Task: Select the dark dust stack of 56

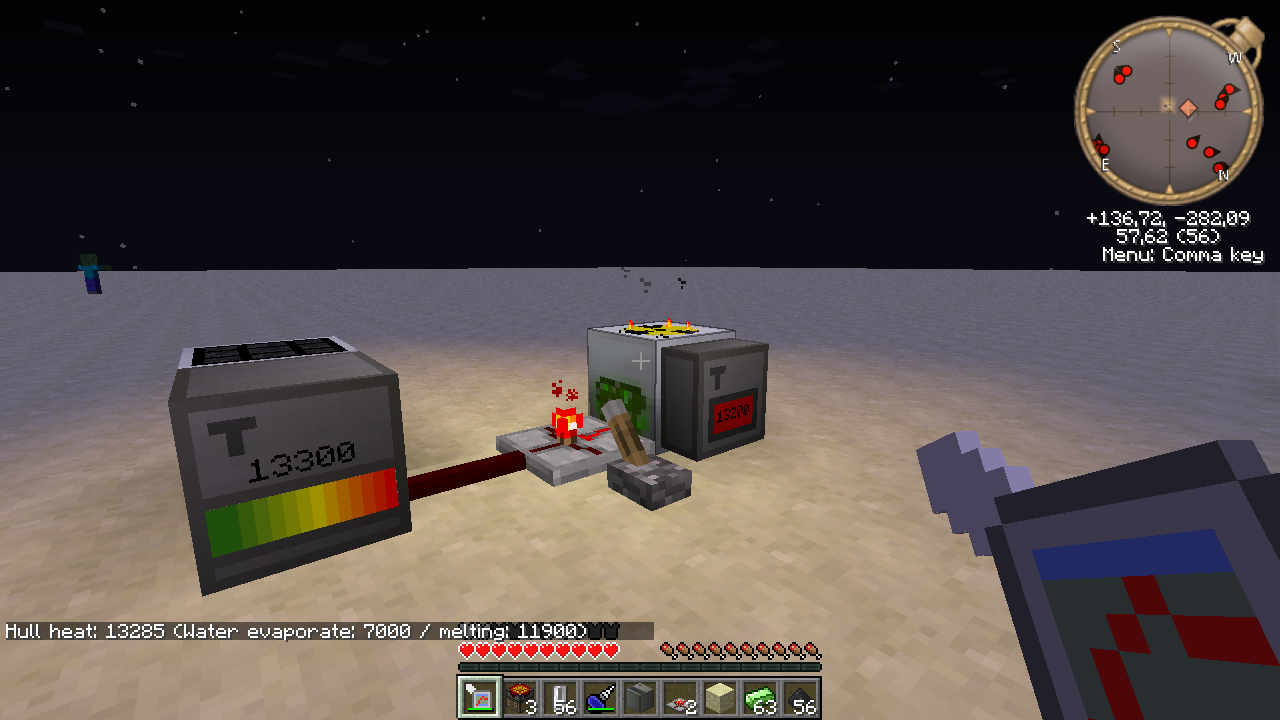Action: pyautogui.click(x=800, y=697)
